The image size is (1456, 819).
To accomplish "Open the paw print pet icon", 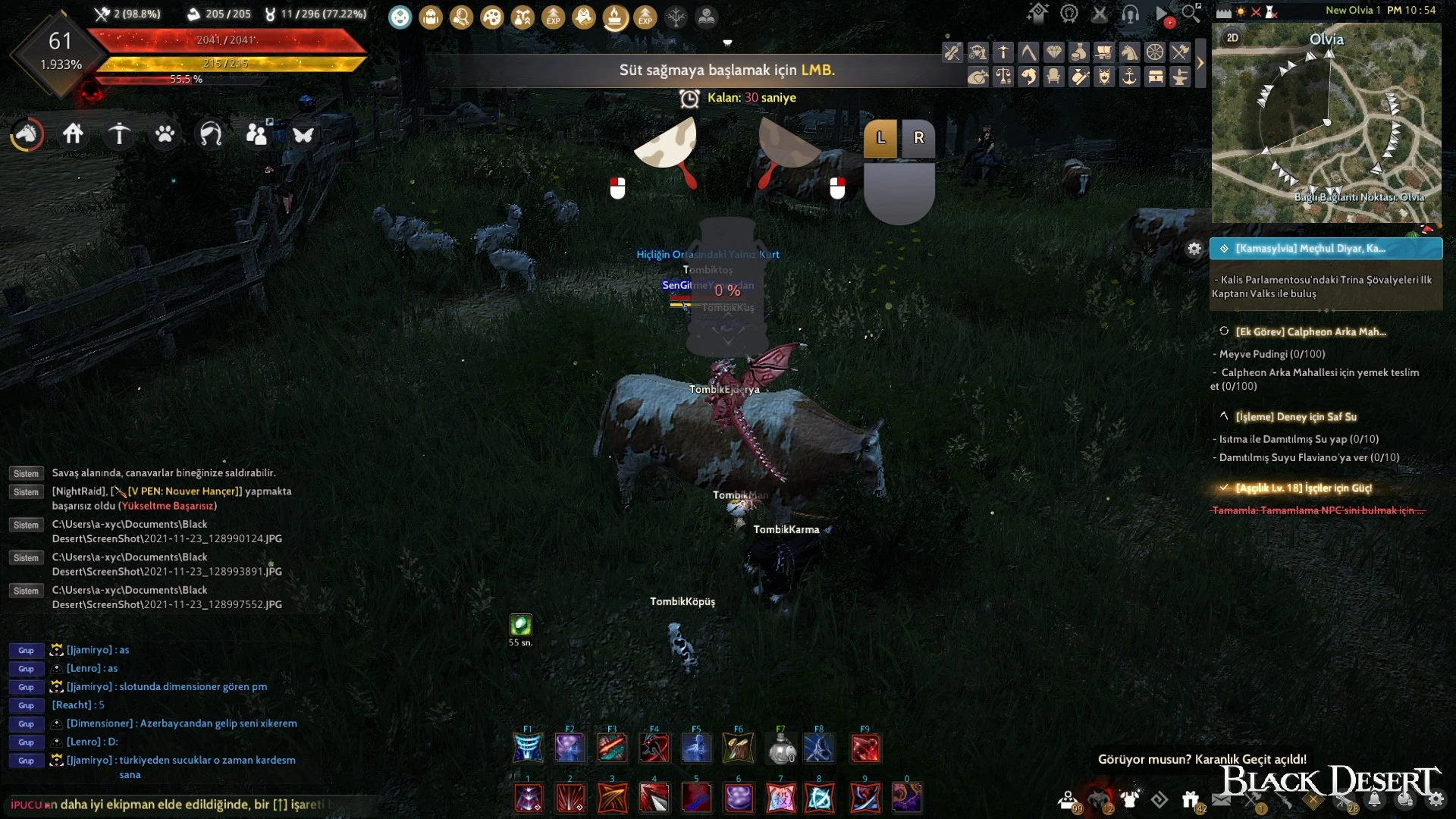I will tap(165, 134).
